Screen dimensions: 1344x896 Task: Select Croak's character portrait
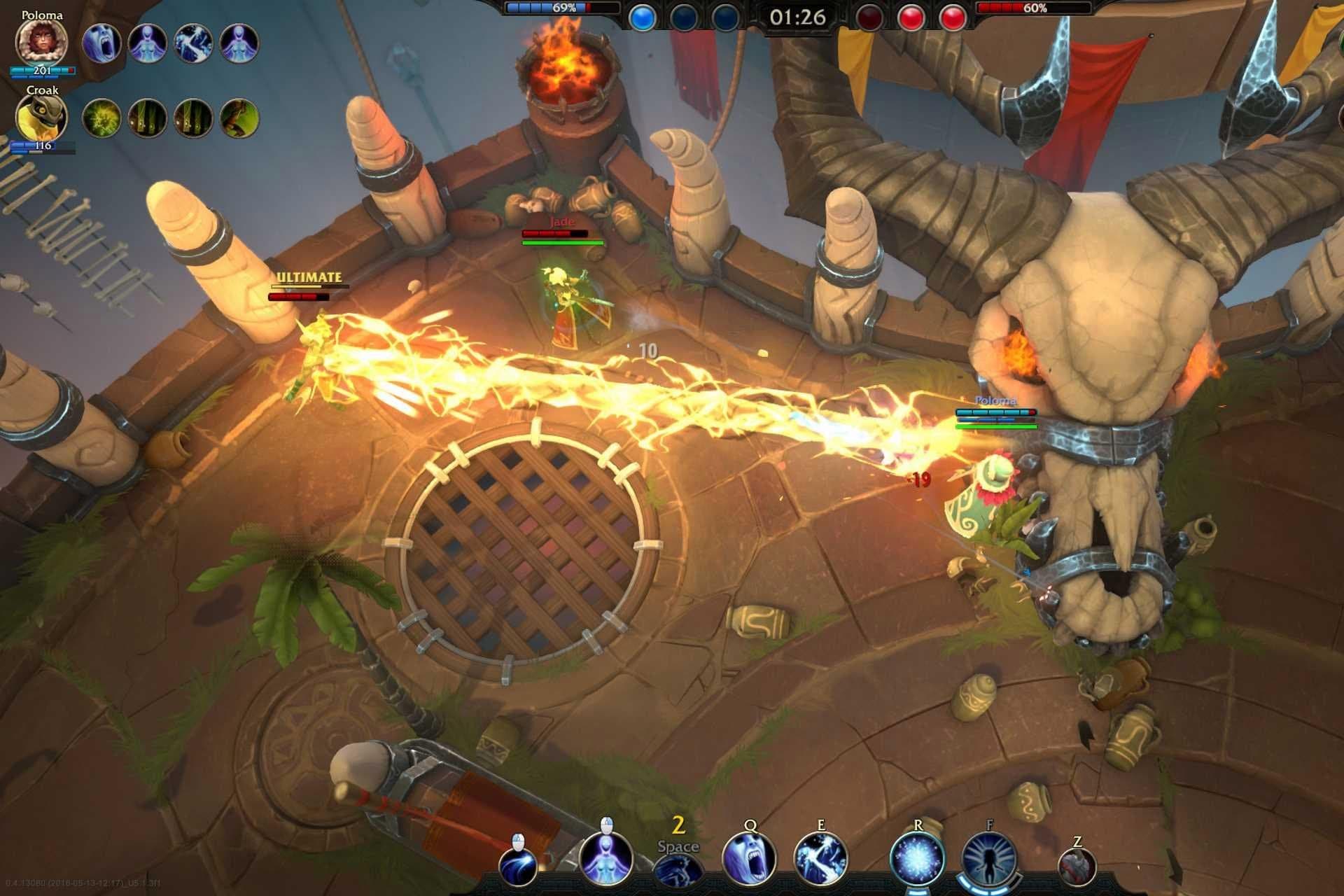(x=41, y=118)
